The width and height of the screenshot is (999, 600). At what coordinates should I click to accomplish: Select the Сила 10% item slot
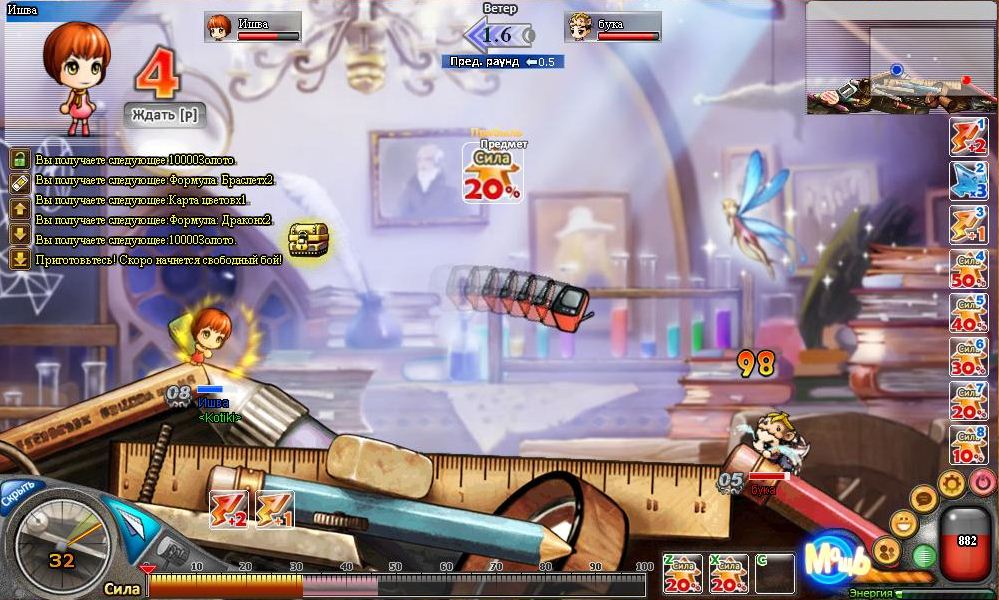click(968, 445)
